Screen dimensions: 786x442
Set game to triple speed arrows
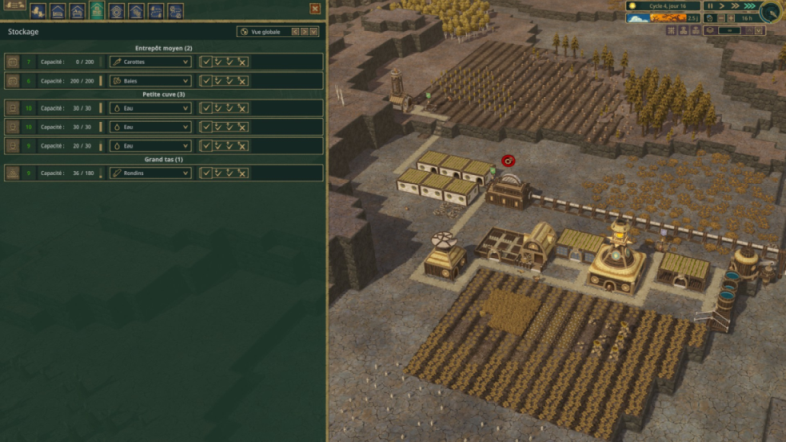point(749,6)
